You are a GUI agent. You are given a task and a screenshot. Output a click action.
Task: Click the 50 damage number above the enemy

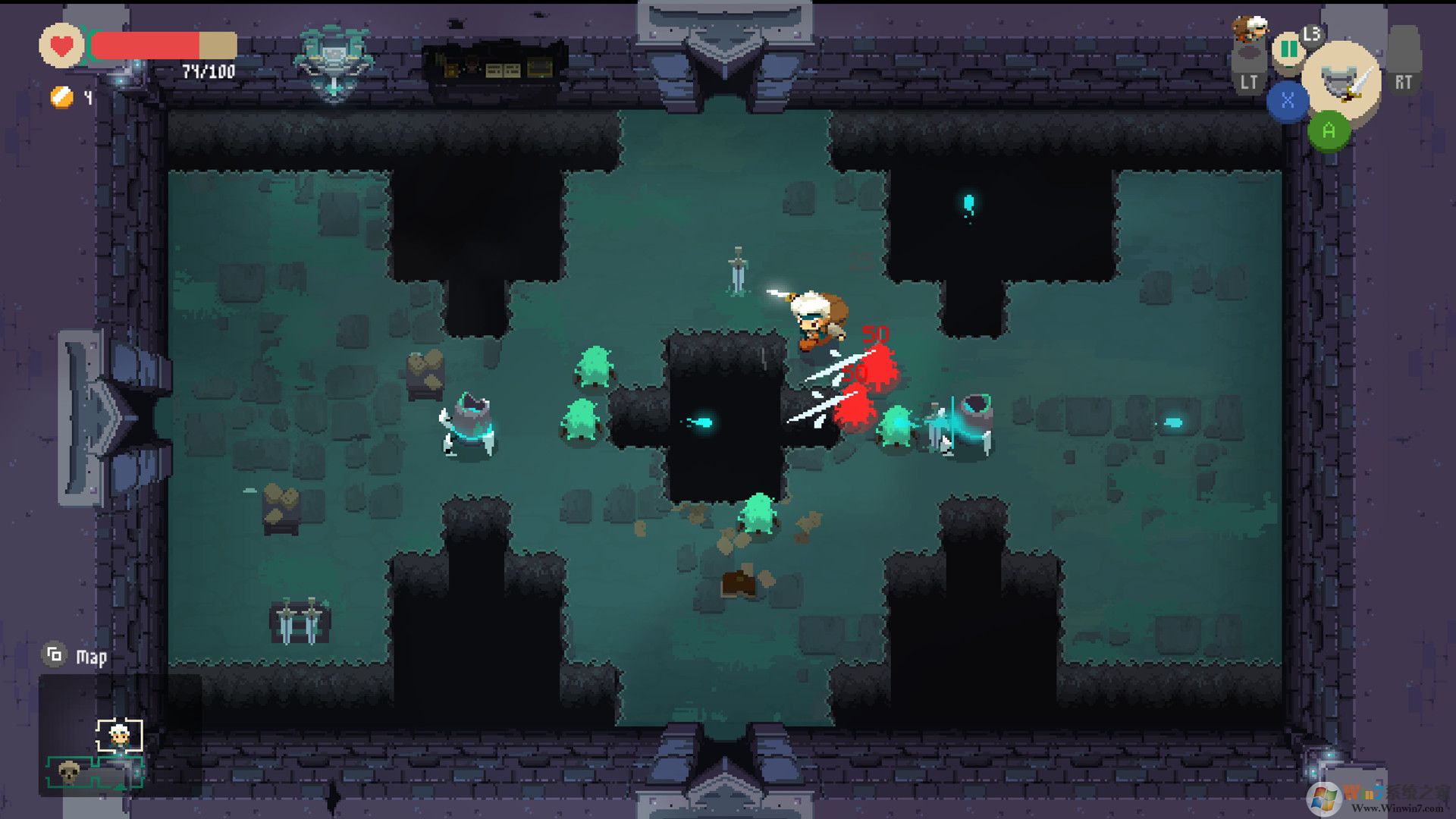[x=876, y=334]
